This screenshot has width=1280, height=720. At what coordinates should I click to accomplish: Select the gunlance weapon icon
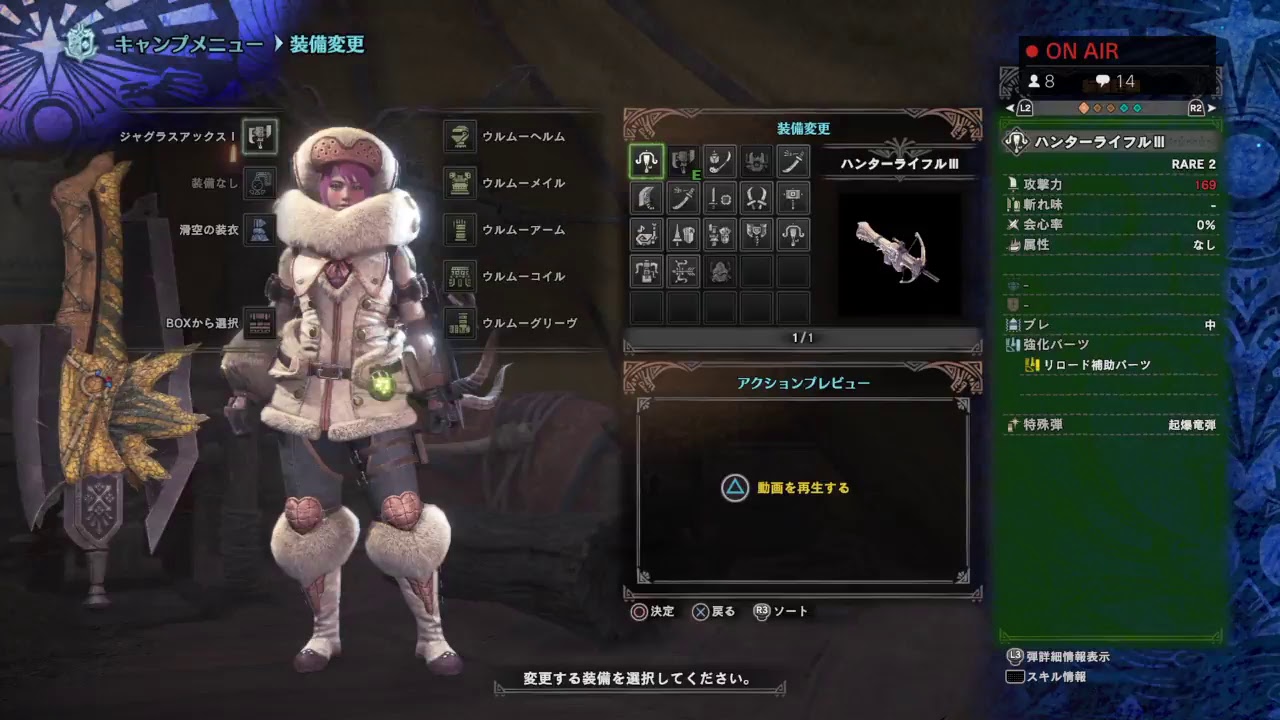tap(721, 235)
